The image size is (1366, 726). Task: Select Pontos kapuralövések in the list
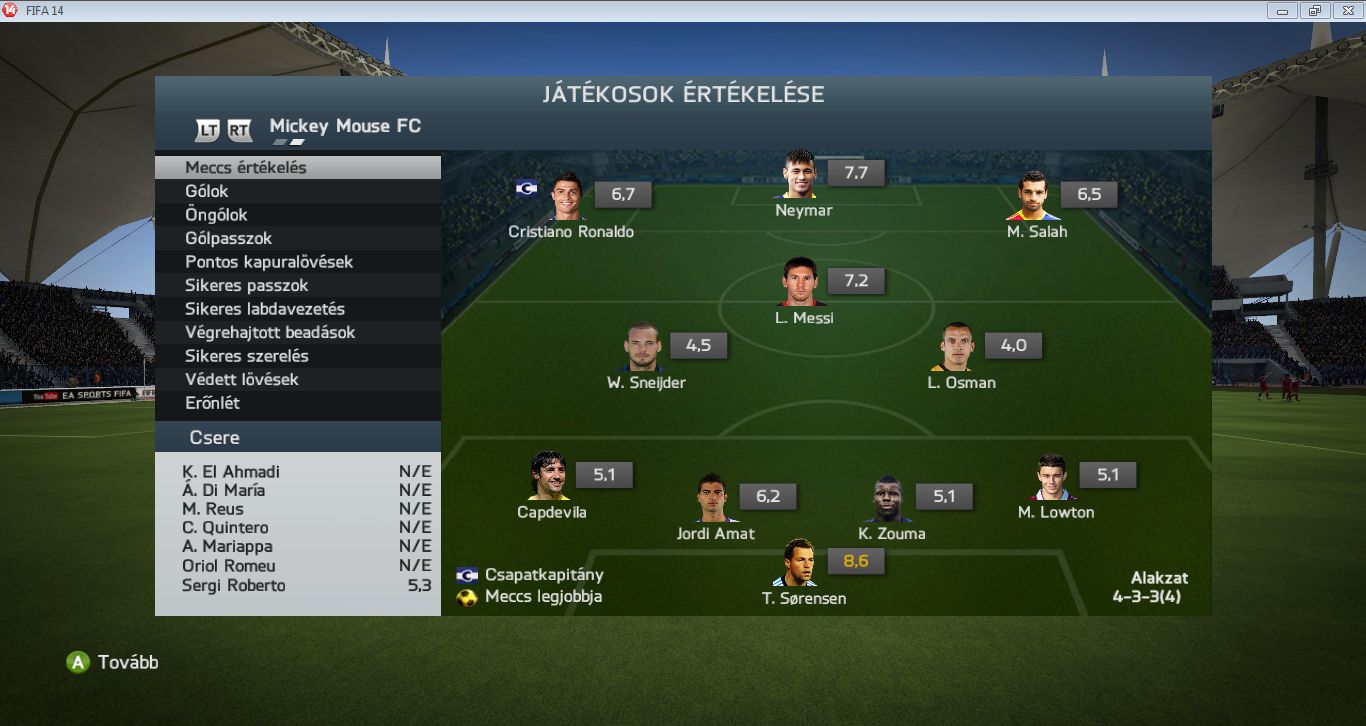(269, 262)
